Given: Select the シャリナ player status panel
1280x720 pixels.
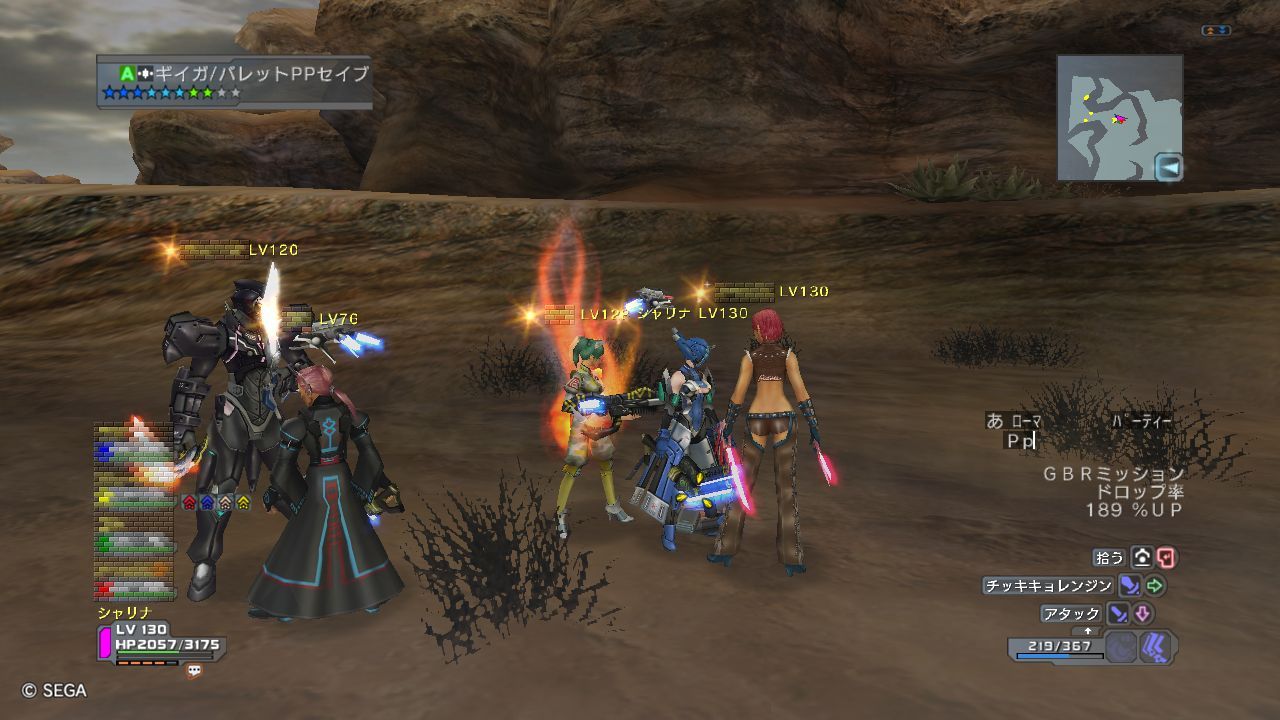Looking at the screenshot, I should pos(160,639).
